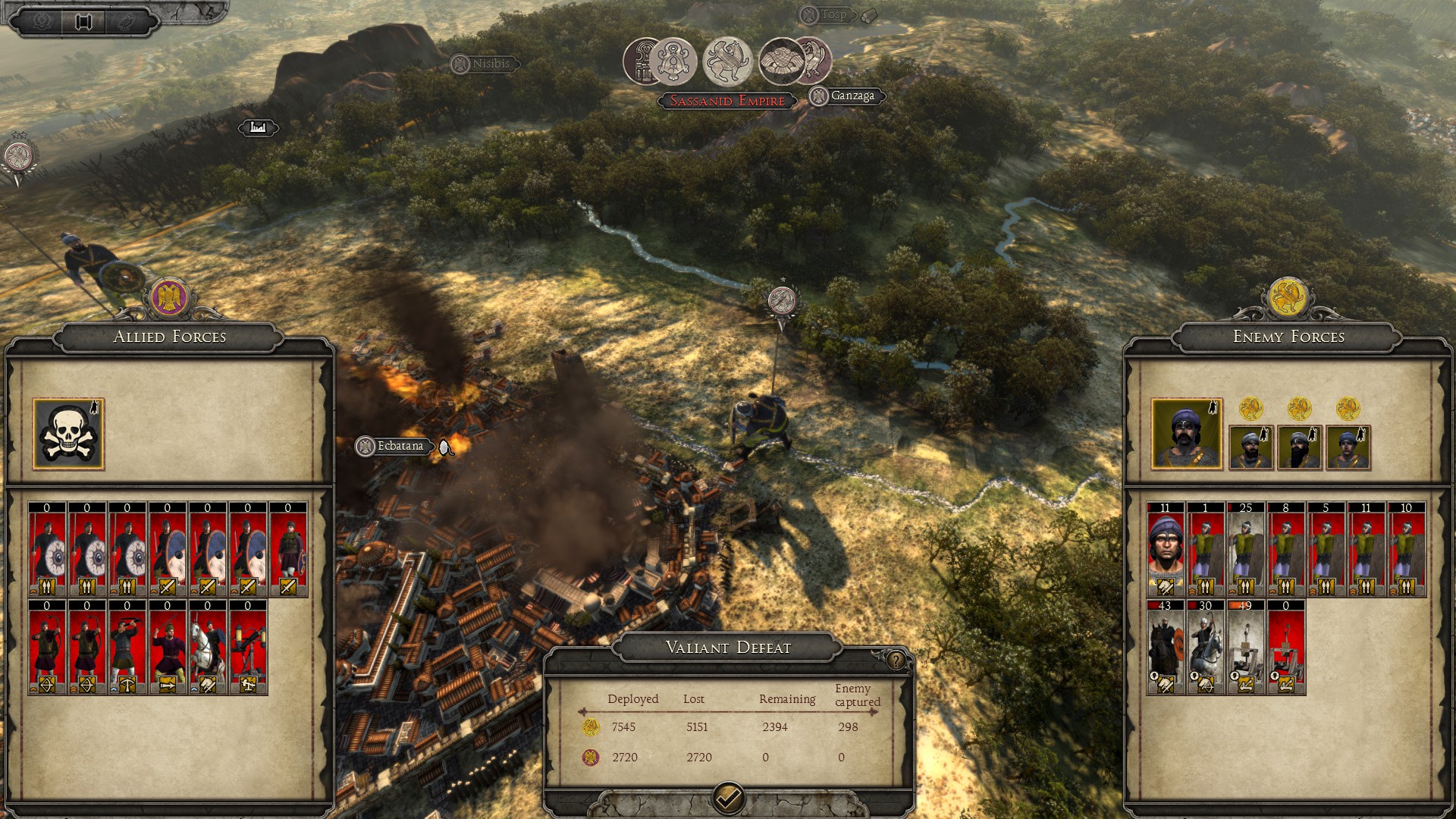Select the Sassanid Empire faction banner
This screenshot has width=1456, height=819.
click(726, 101)
